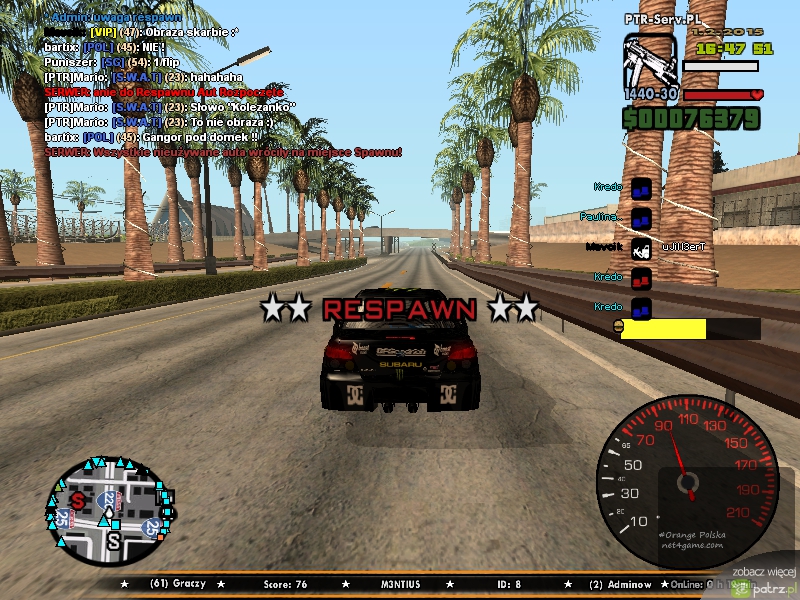Click the red connection icon beside Kredo
This screenshot has width=800, height=600.
642,277
